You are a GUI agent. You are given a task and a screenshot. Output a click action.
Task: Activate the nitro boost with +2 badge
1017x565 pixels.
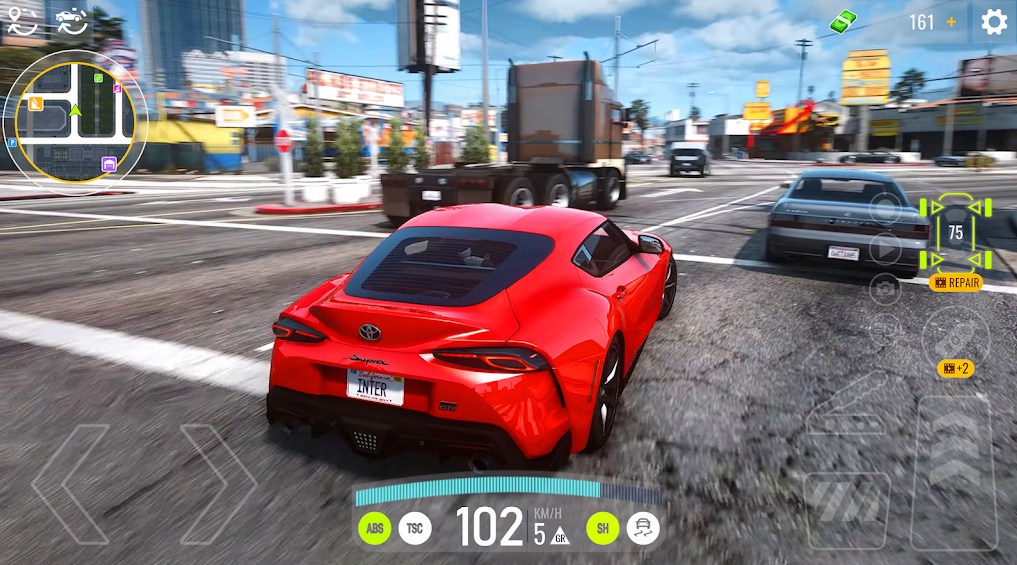954,338
